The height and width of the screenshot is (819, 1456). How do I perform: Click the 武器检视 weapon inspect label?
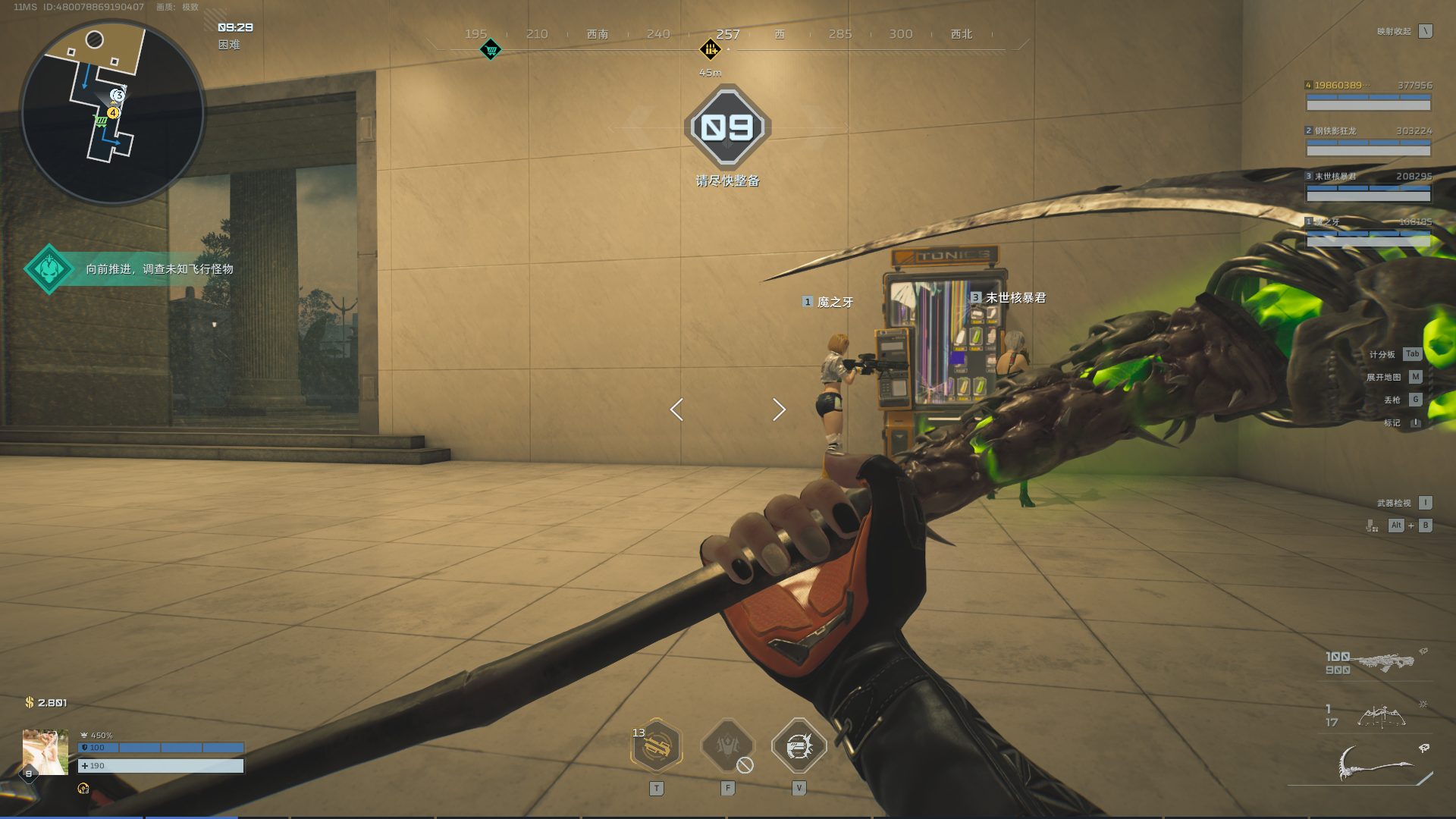[x=1394, y=503]
